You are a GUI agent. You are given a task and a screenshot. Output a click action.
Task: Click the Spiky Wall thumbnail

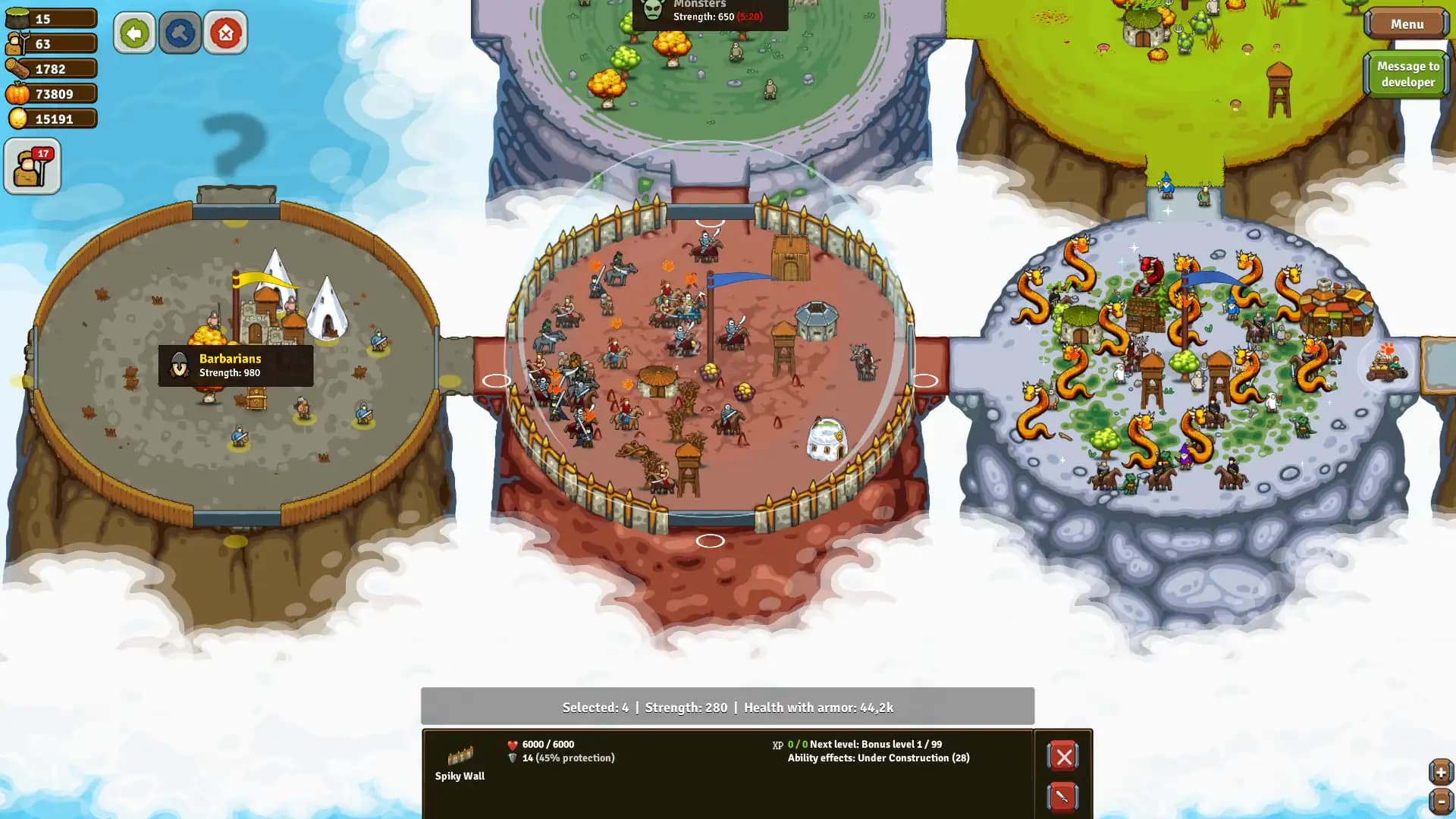tap(460, 755)
